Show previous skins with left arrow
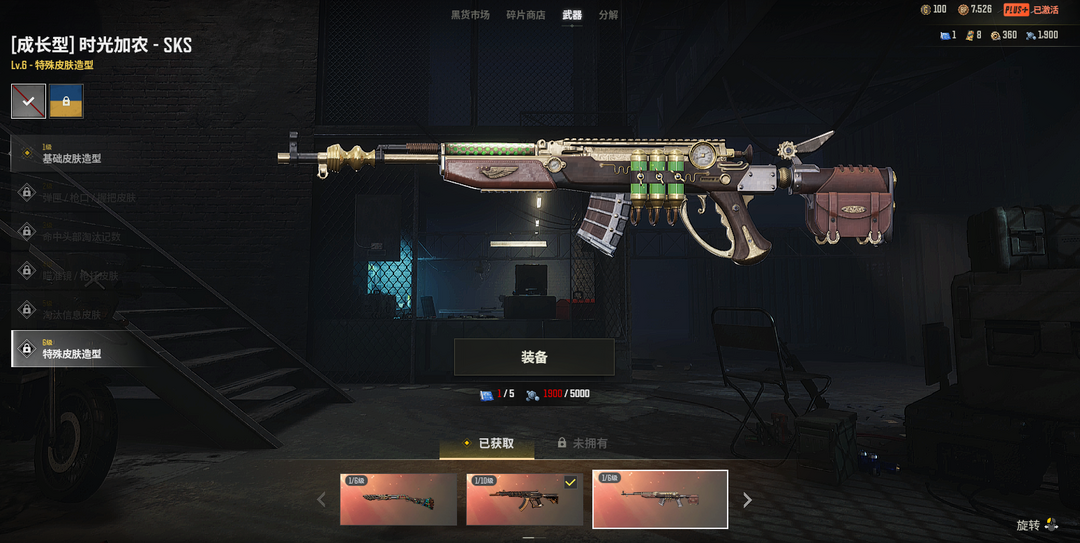This screenshot has width=1080, height=543. click(321, 500)
